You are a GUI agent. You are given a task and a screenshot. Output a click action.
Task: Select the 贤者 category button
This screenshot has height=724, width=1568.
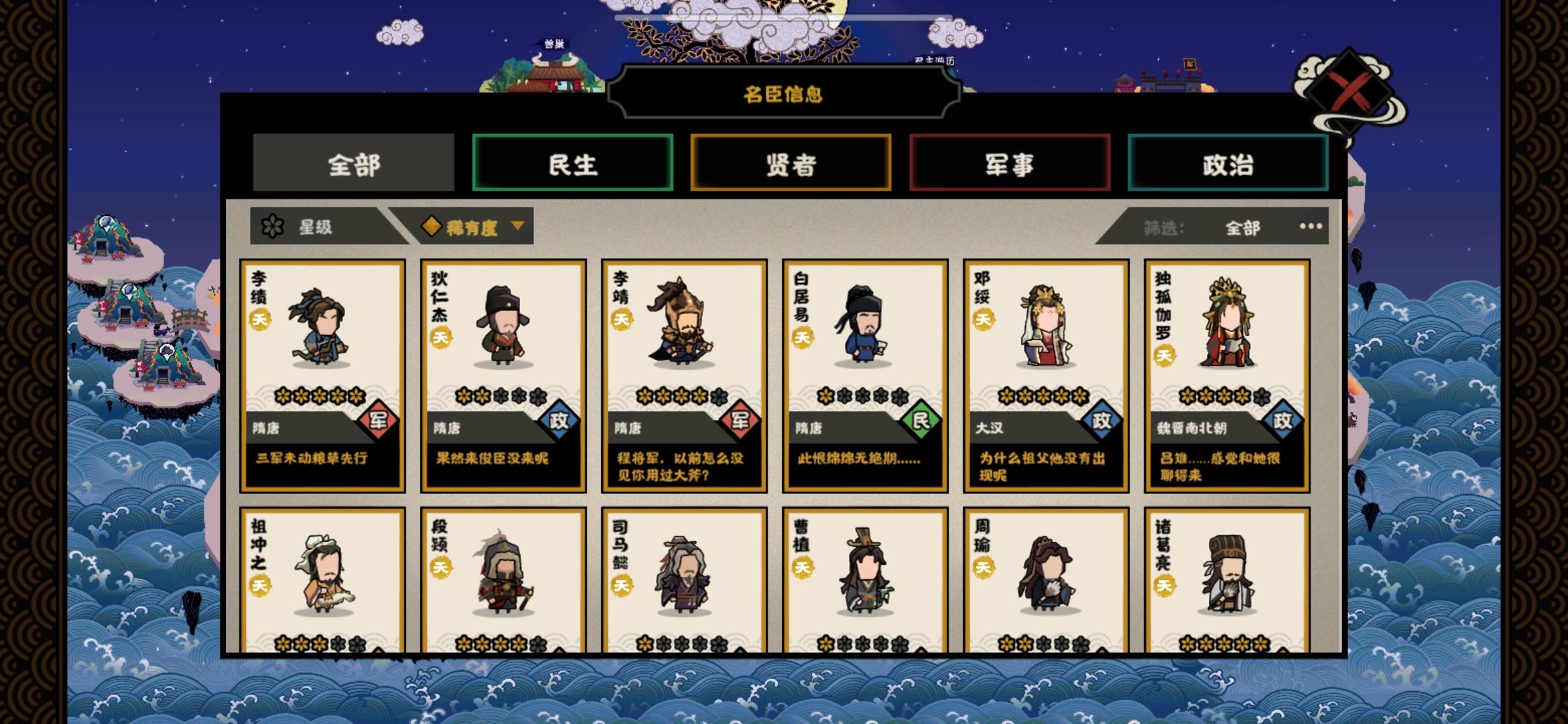pyautogui.click(x=791, y=163)
